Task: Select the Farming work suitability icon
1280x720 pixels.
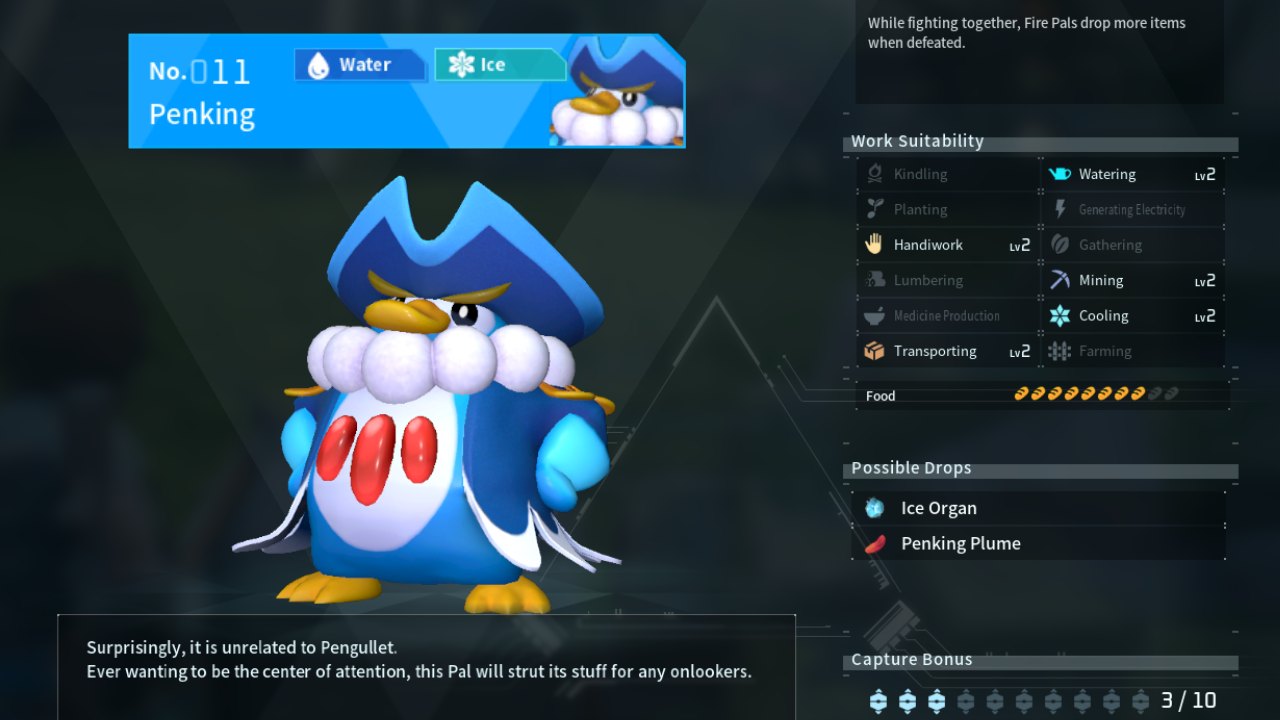Action: click(x=1058, y=351)
